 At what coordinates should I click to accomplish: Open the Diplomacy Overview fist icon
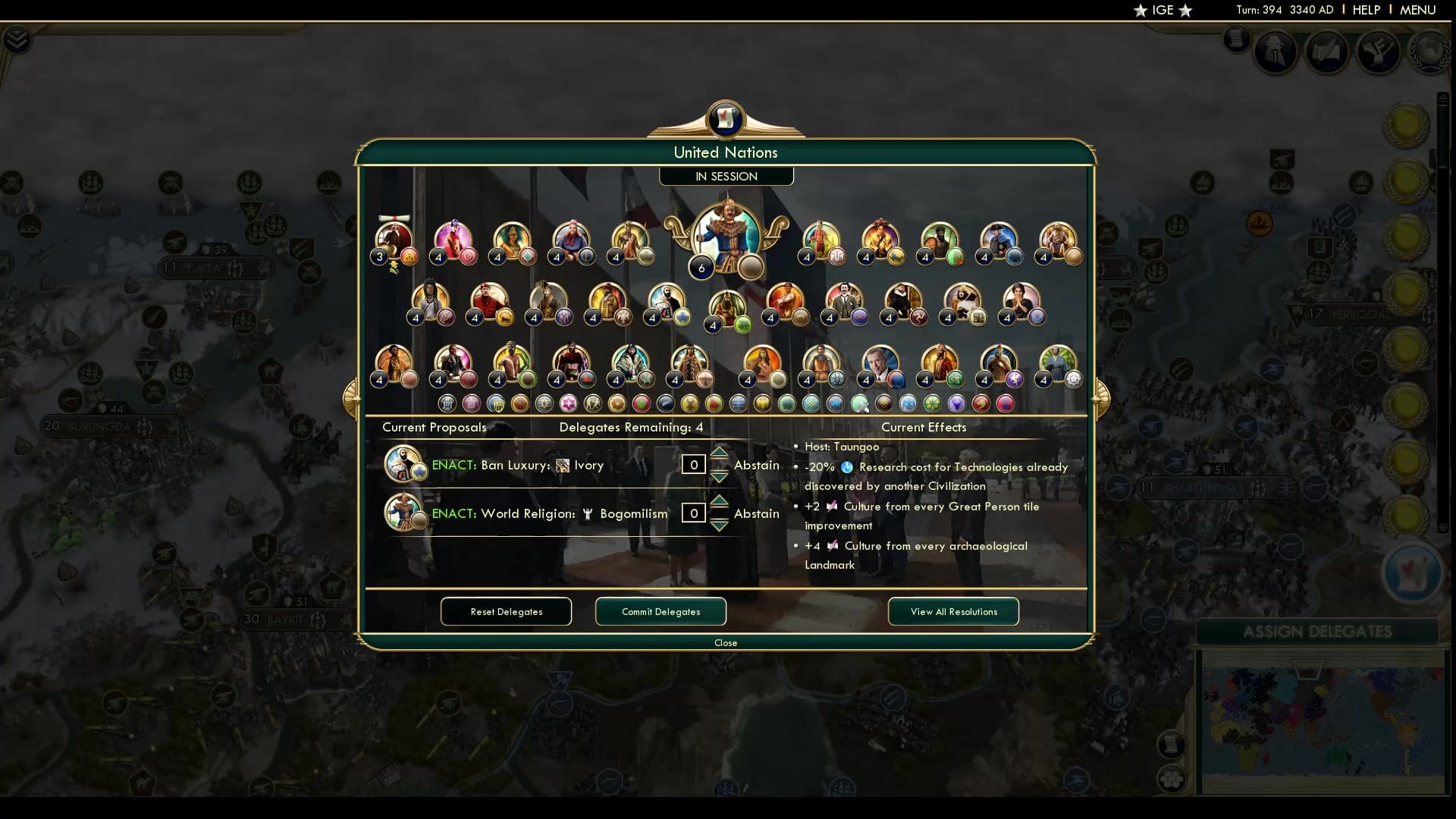coord(1379,52)
